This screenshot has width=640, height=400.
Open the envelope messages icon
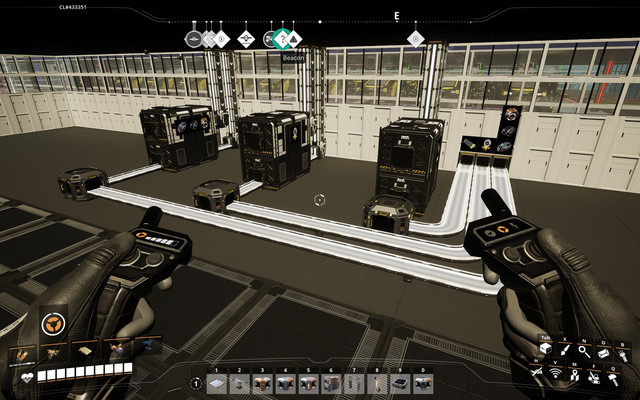point(604,352)
